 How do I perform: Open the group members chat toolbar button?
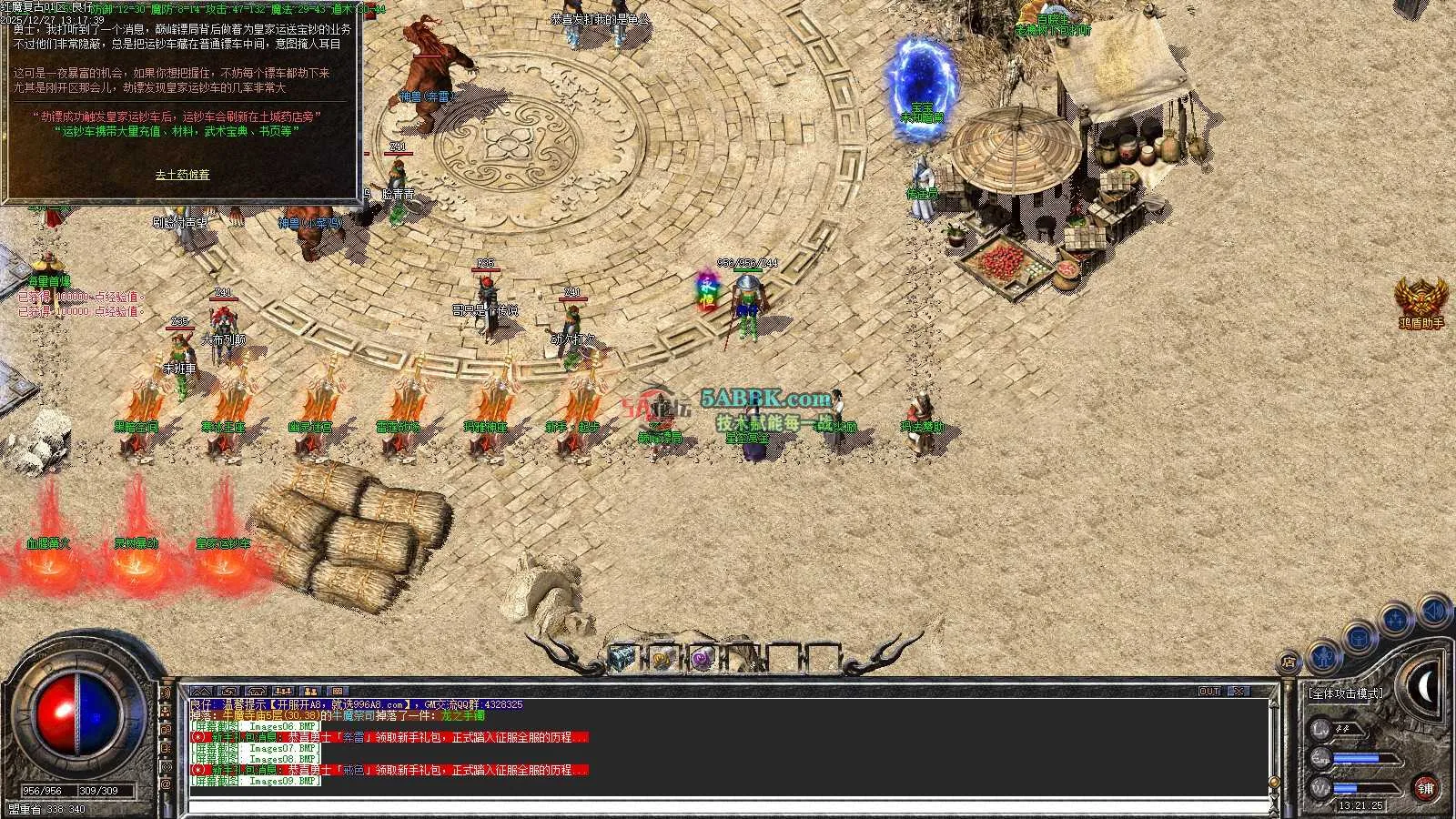310,692
